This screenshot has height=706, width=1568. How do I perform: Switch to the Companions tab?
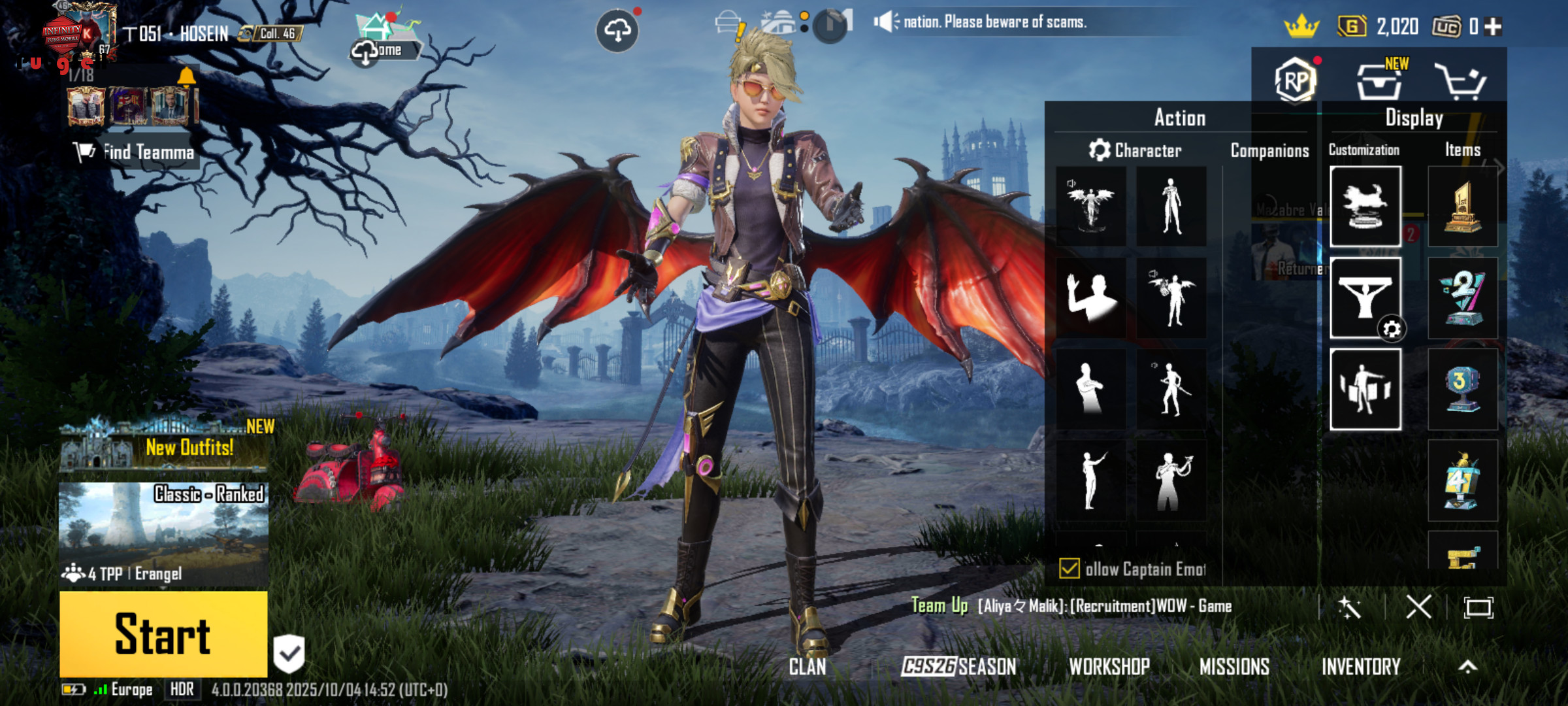tap(1269, 151)
